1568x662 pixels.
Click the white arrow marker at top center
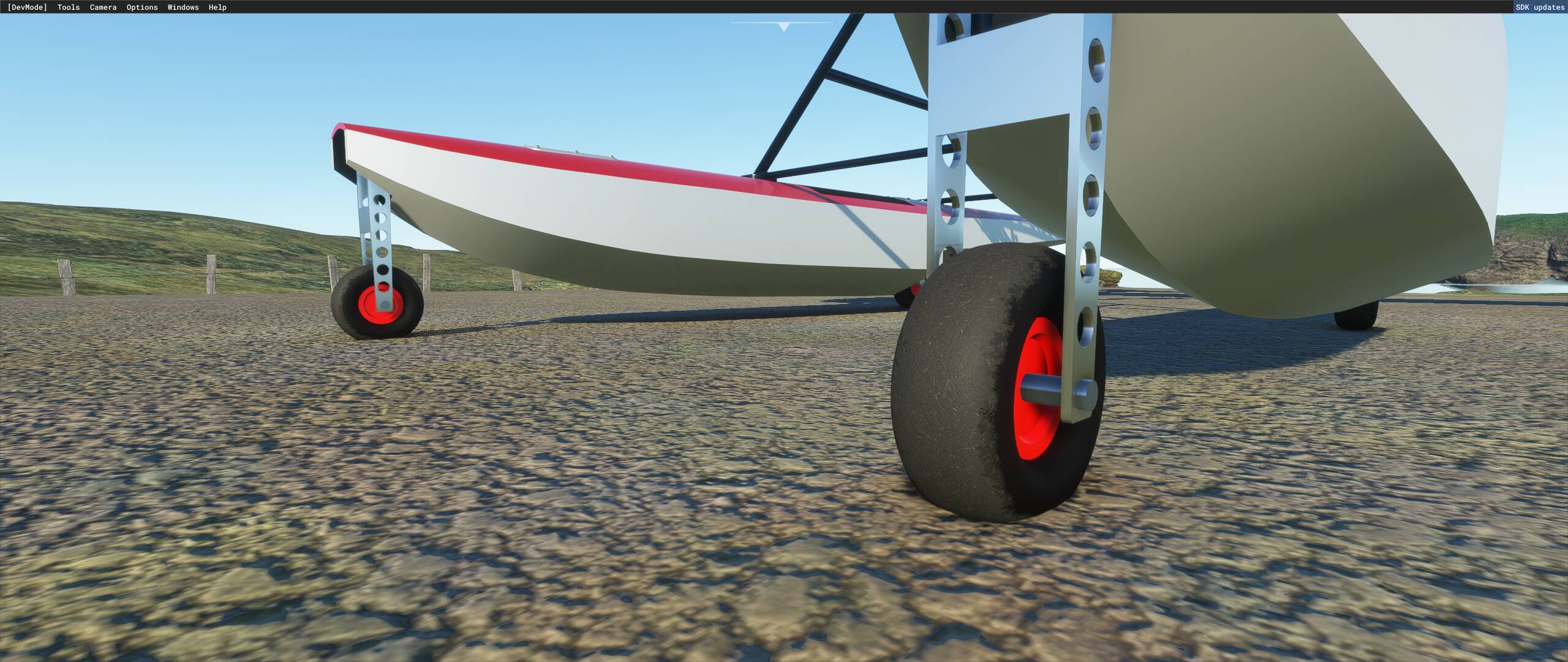pos(782,26)
